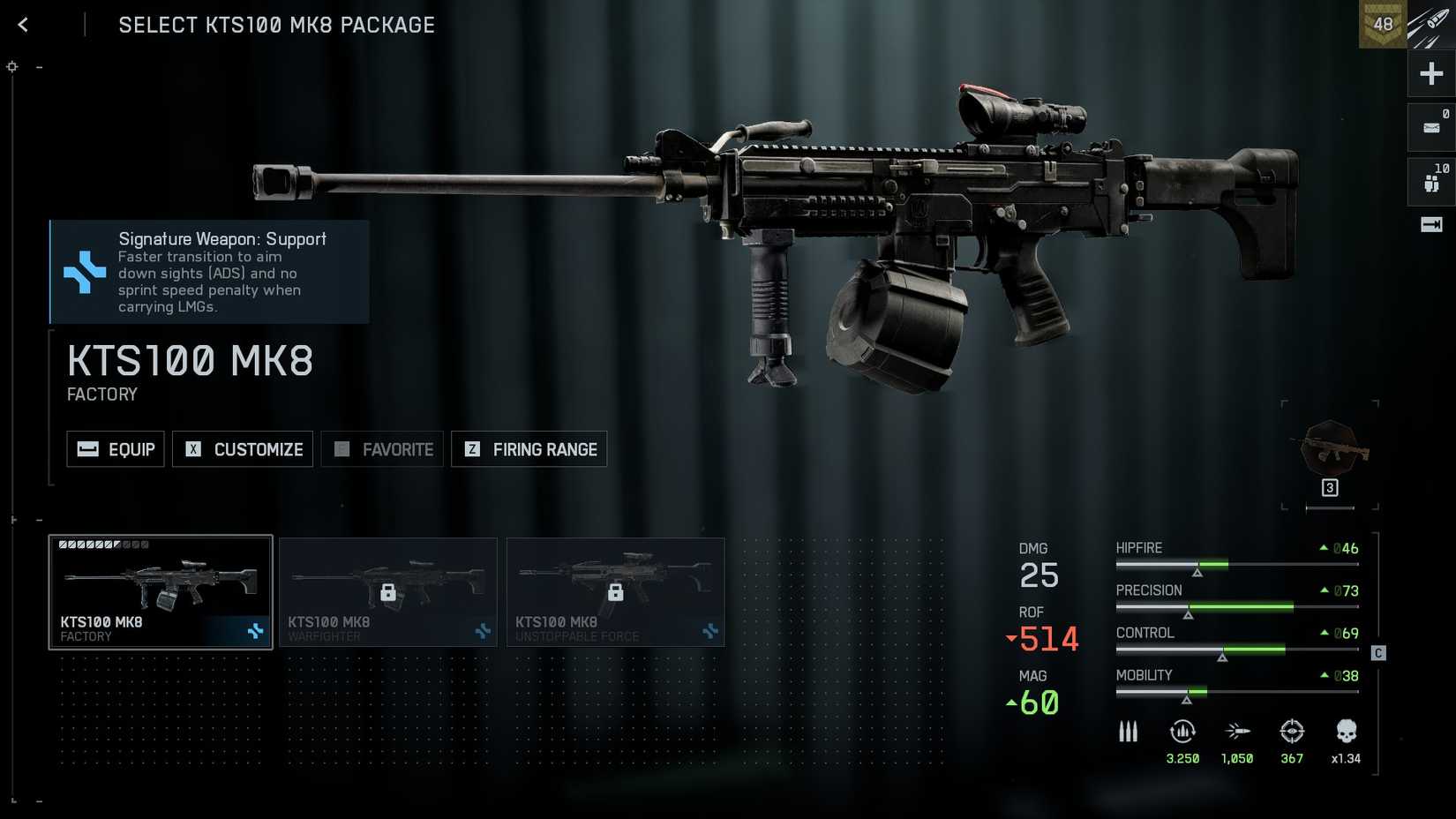1456x819 pixels.
Task: Click the plus icon in the right sidebar
Action: [1430, 73]
